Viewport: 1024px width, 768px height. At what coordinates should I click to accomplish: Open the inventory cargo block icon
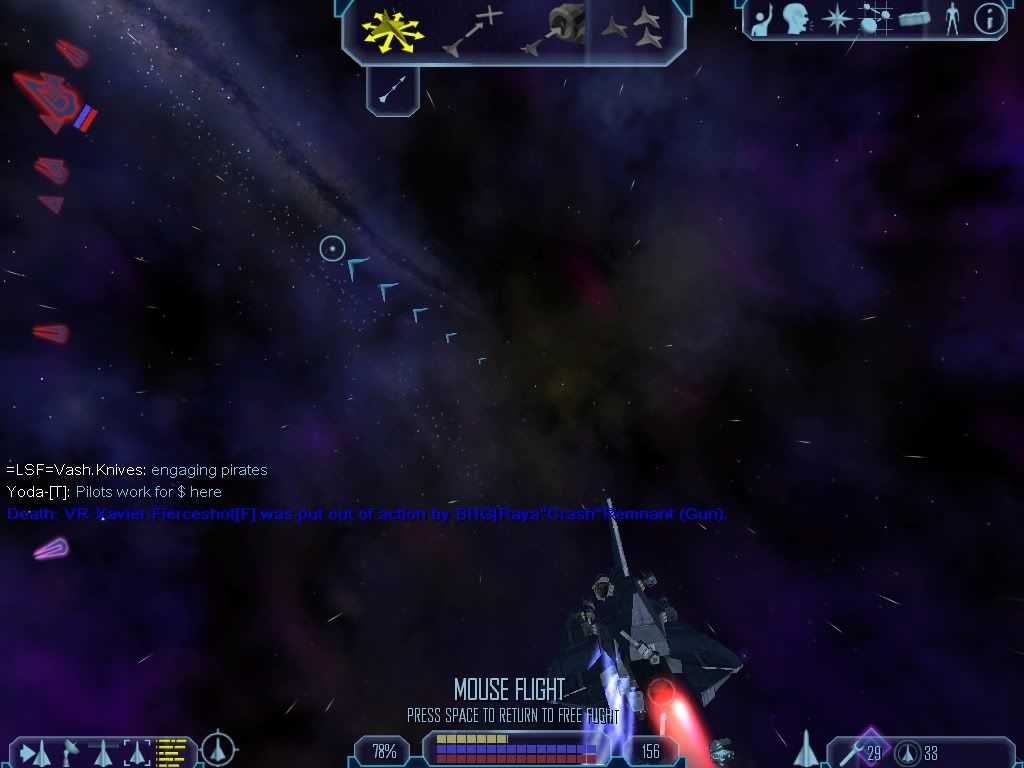[x=914, y=19]
